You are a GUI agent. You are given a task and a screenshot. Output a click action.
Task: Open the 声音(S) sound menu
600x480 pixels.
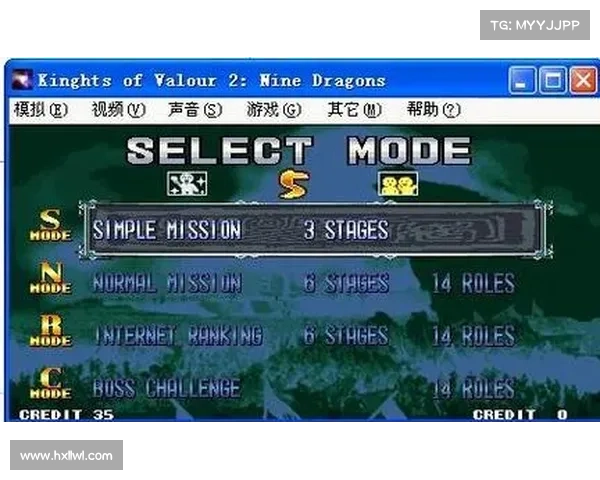[195, 110]
